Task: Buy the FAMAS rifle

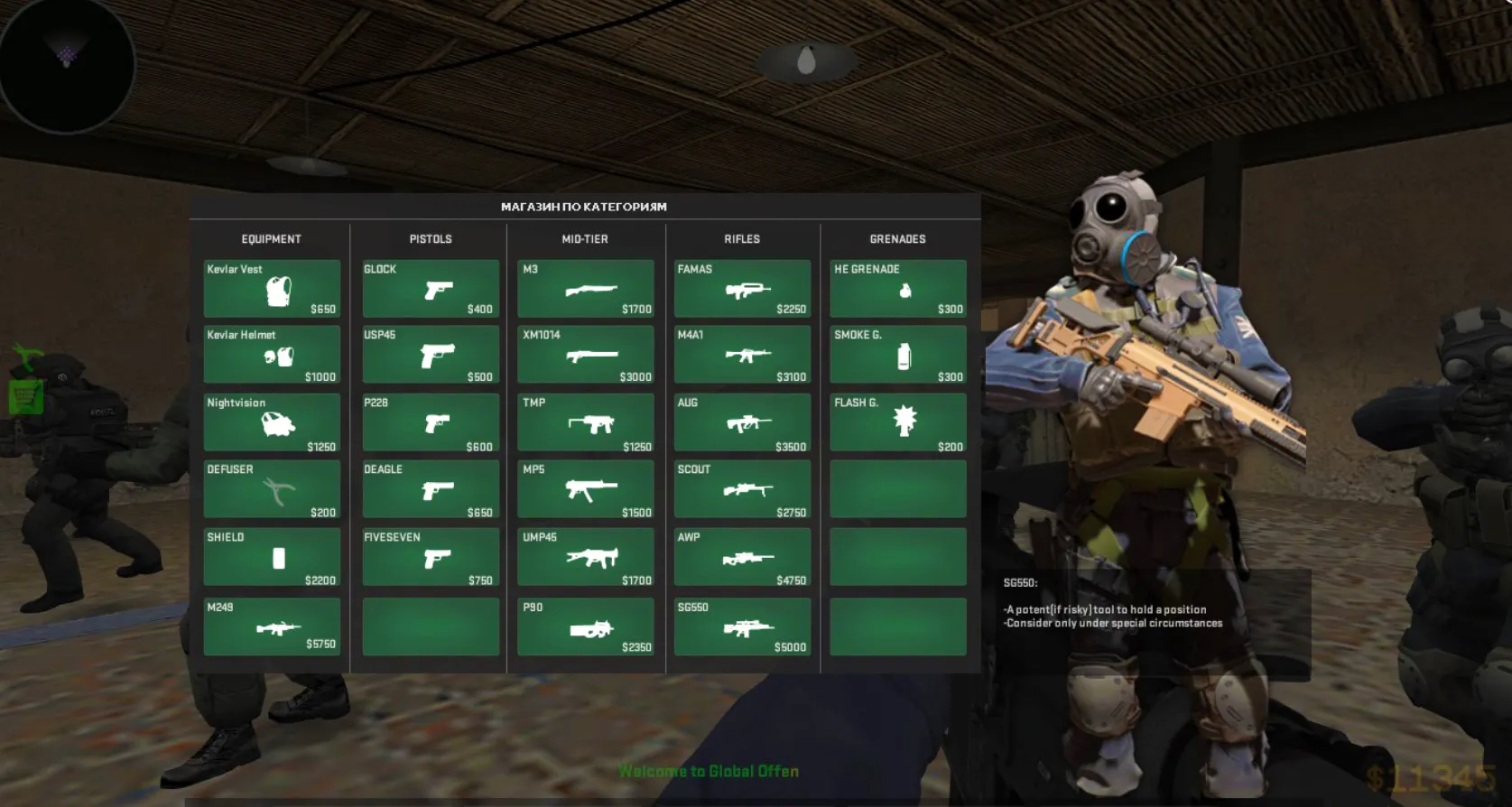Action: (x=742, y=289)
